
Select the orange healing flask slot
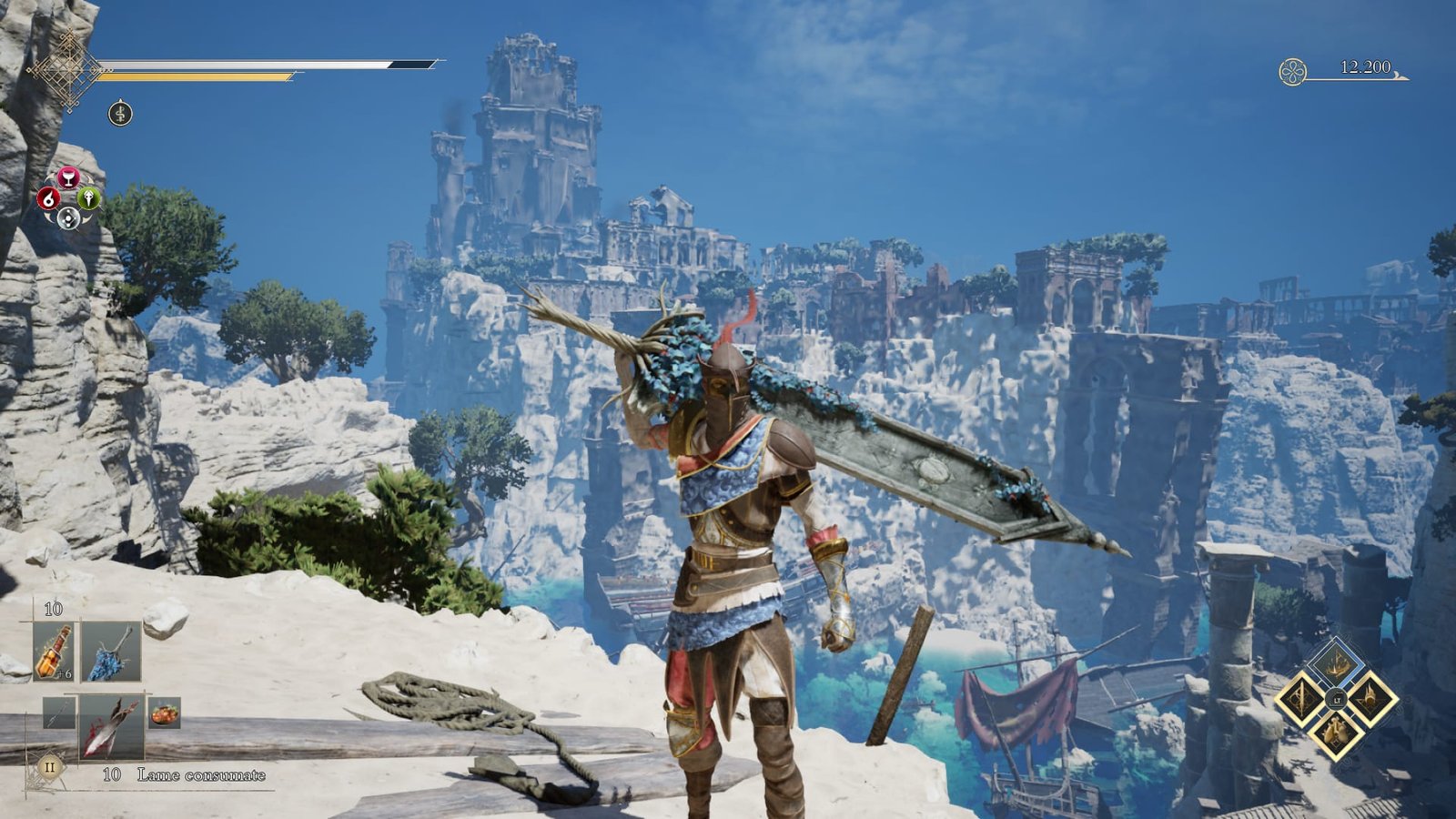pyautogui.click(x=54, y=652)
